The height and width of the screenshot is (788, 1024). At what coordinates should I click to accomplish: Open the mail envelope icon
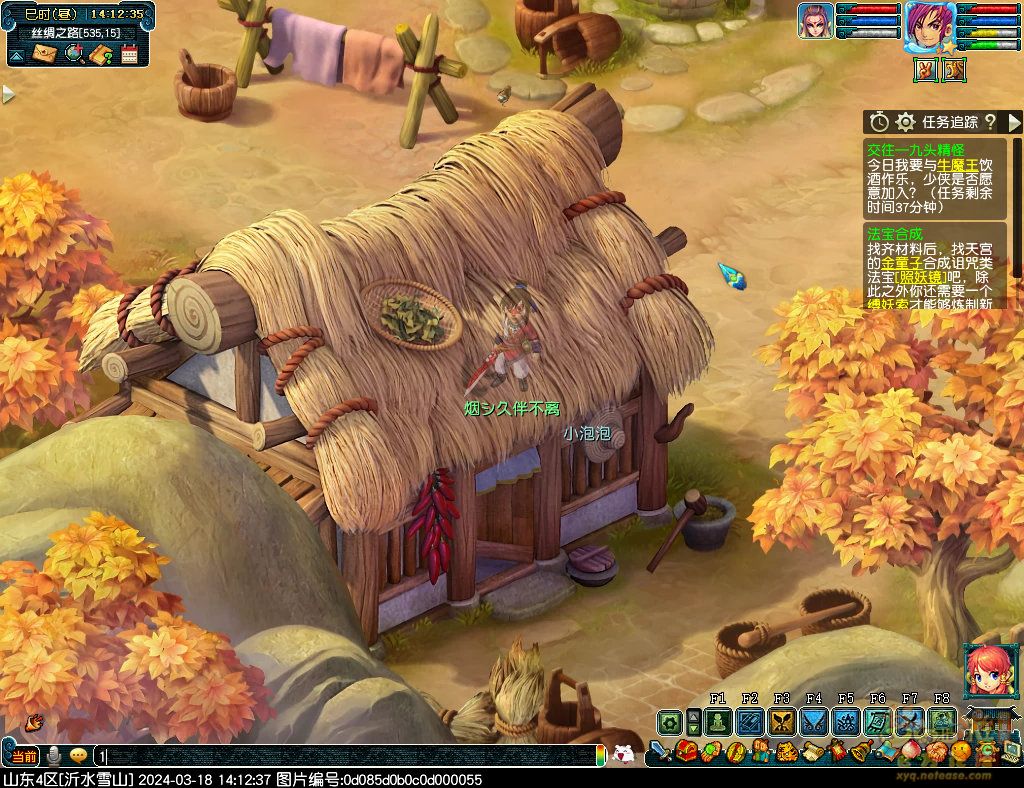[45, 54]
